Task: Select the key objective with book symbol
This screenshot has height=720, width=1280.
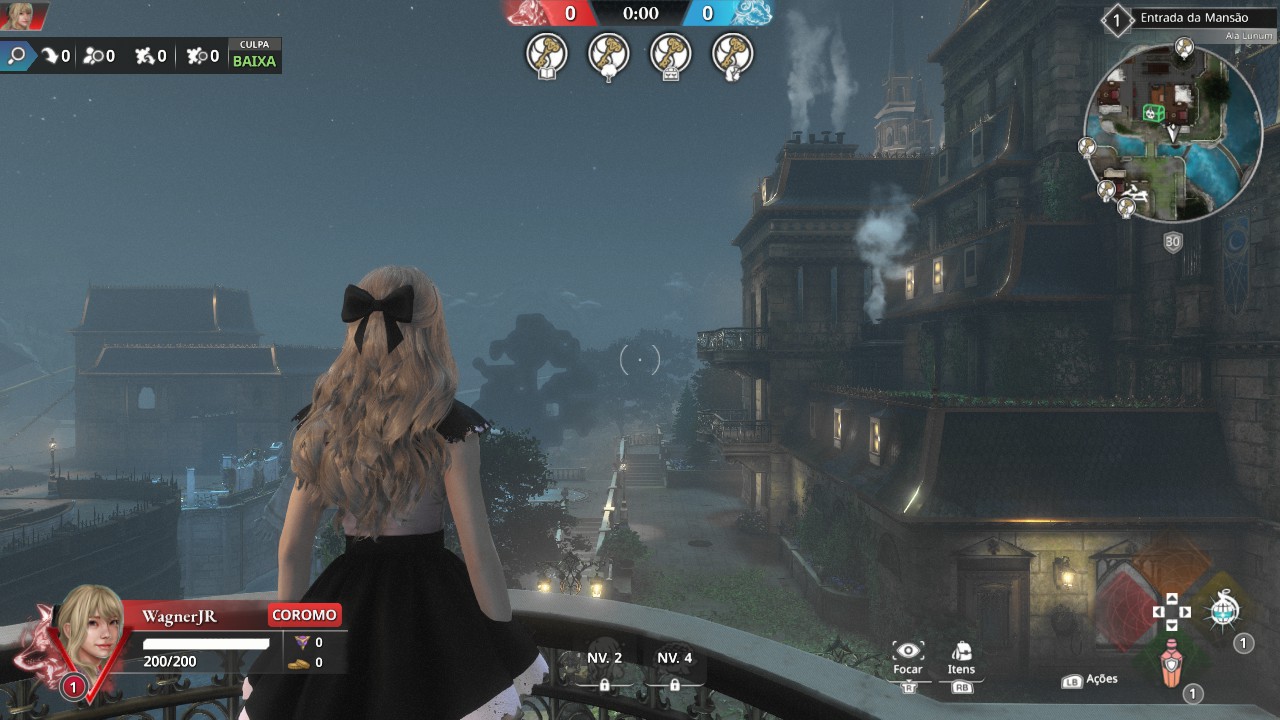Action: tap(547, 55)
